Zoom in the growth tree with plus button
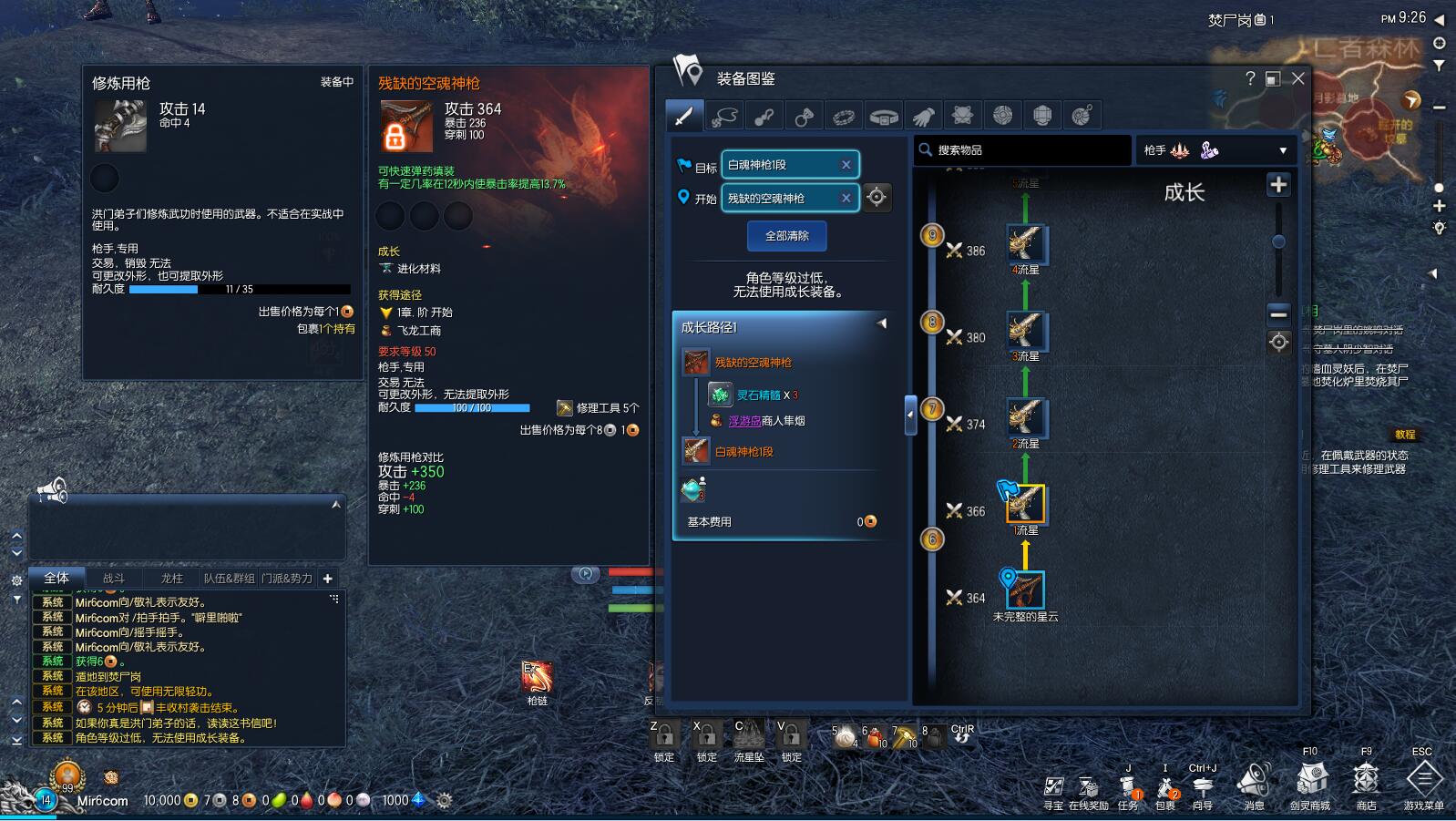The image size is (1456, 821). [1278, 185]
